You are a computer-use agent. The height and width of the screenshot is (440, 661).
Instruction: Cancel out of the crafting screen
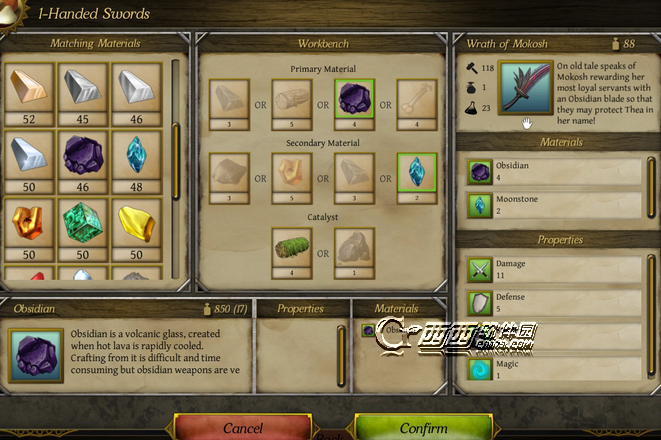tap(243, 427)
